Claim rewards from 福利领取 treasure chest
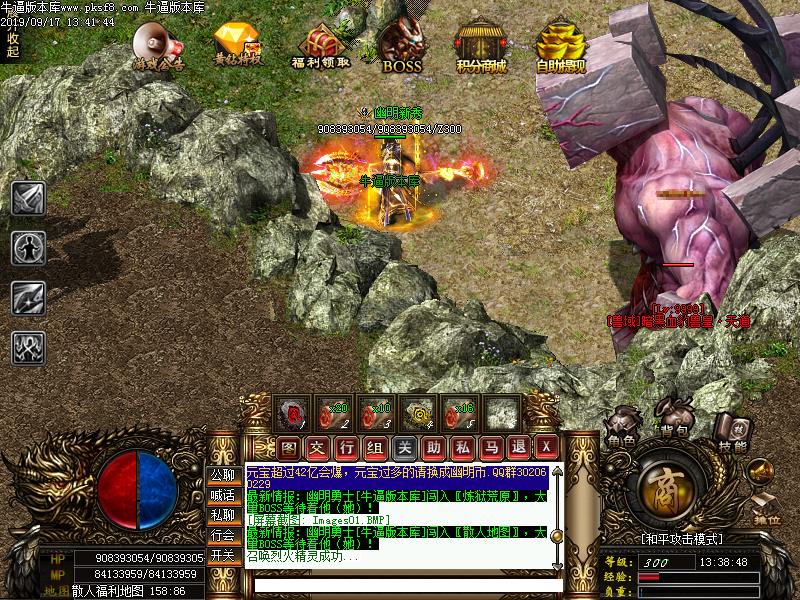This screenshot has width=800, height=600. (320, 45)
